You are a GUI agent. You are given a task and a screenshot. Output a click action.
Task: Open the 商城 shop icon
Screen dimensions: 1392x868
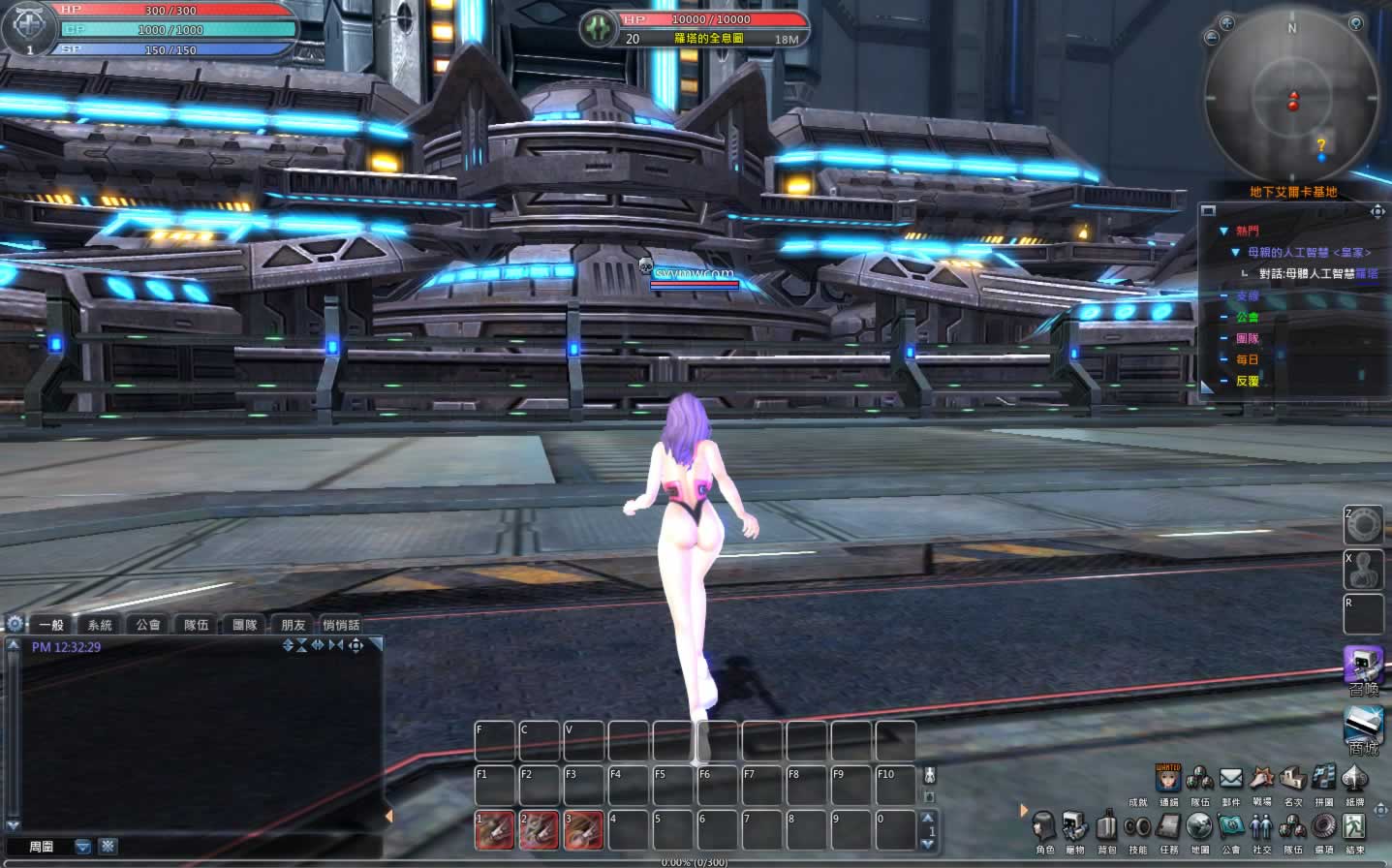click(1363, 728)
